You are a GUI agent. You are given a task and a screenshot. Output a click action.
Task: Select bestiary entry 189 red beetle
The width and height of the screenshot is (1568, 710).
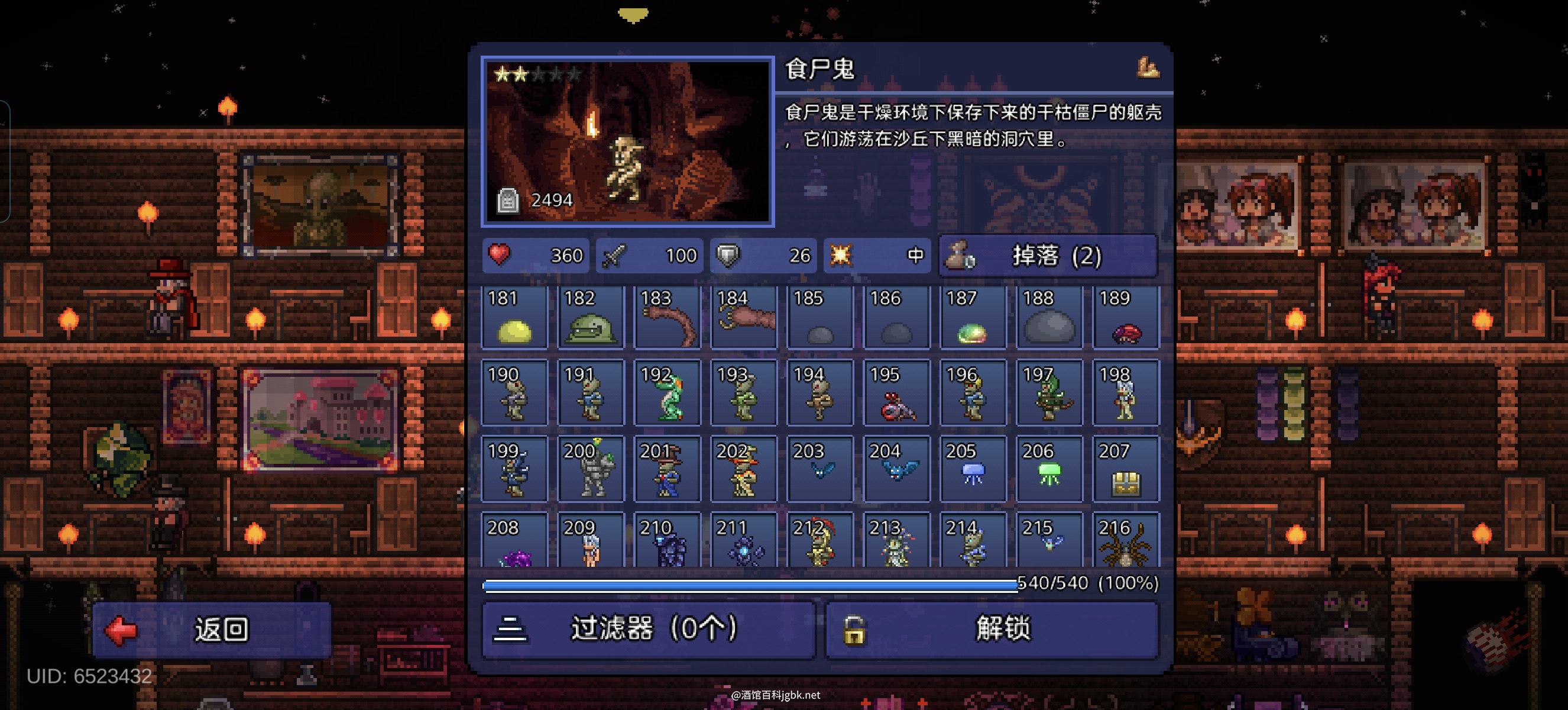pos(1126,318)
